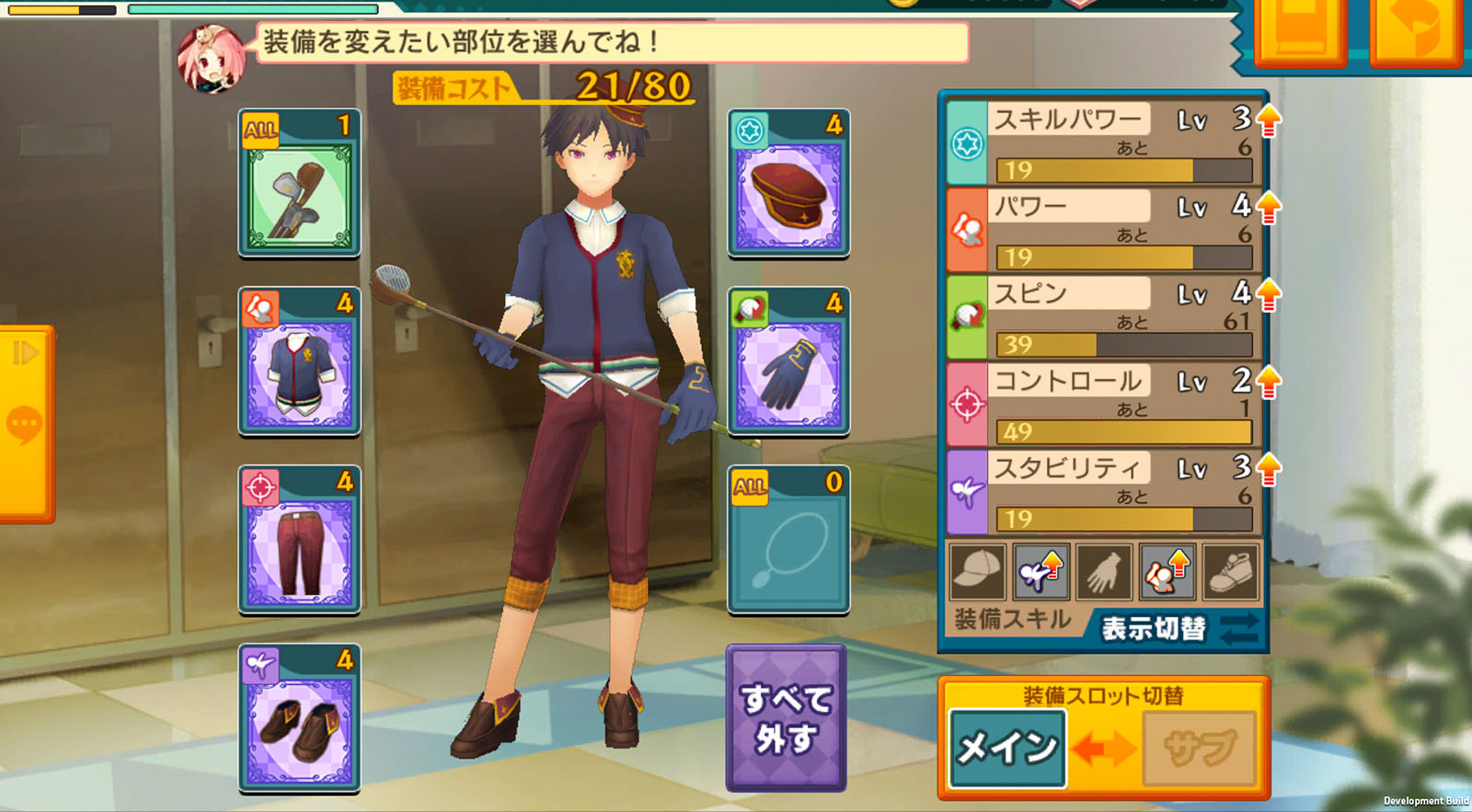Click the orange back arrow button
The height and width of the screenshot is (812, 1472).
pyautogui.click(x=1415, y=32)
